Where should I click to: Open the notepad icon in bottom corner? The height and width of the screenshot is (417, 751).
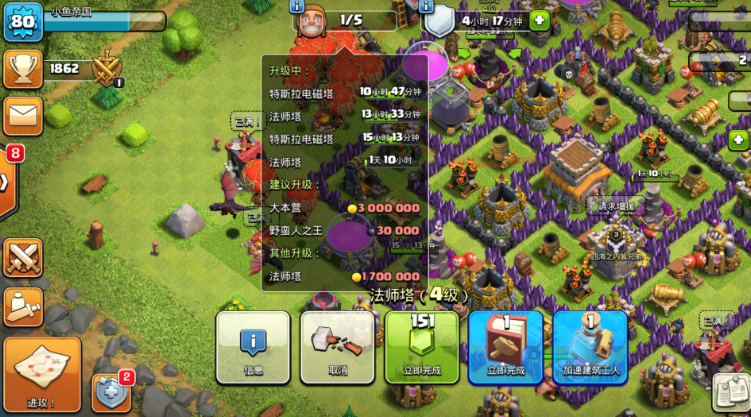(731, 395)
